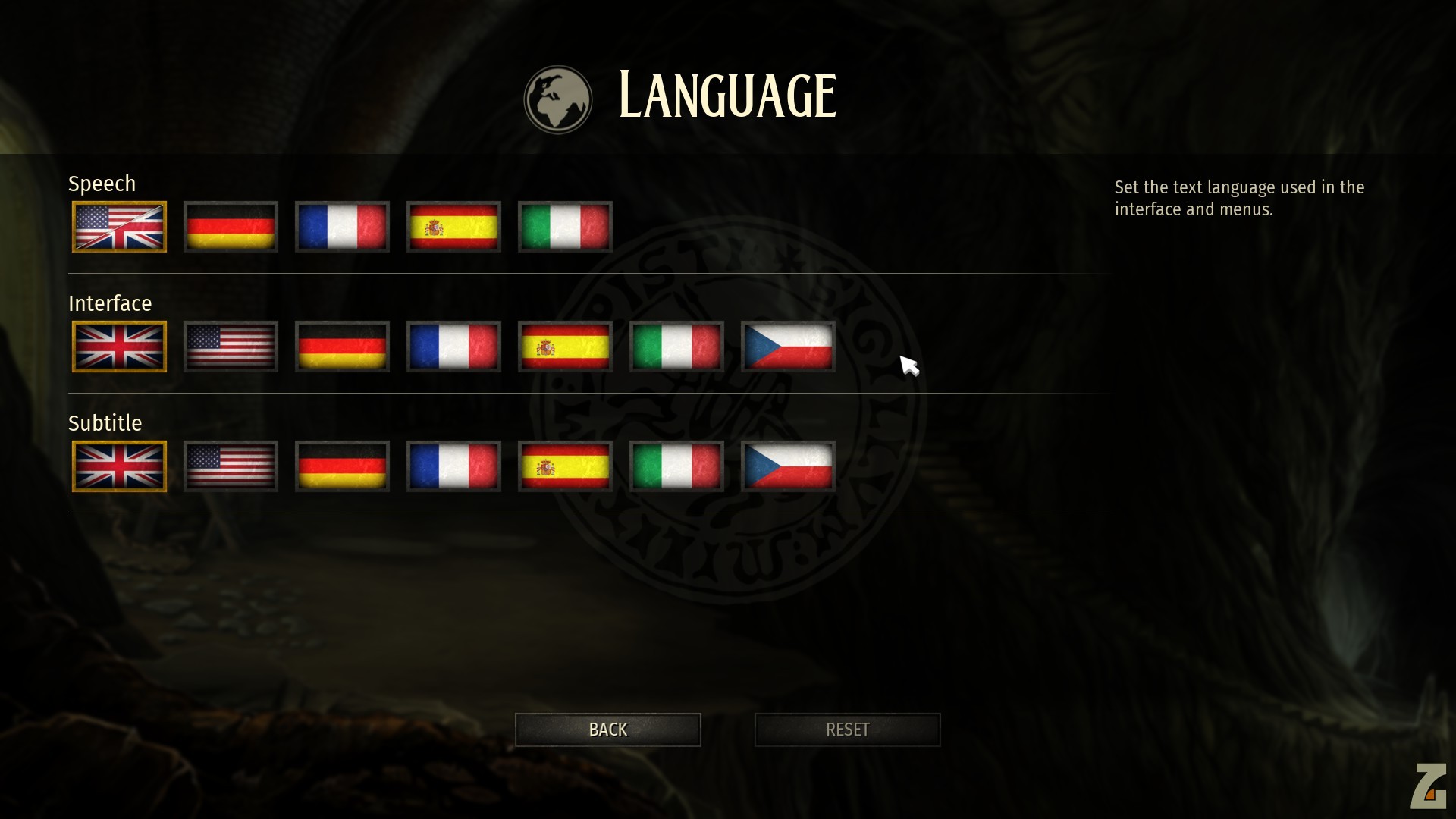Screen dimensions: 1456x819
Task: Select the Italian flag under Interface
Action: (676, 347)
